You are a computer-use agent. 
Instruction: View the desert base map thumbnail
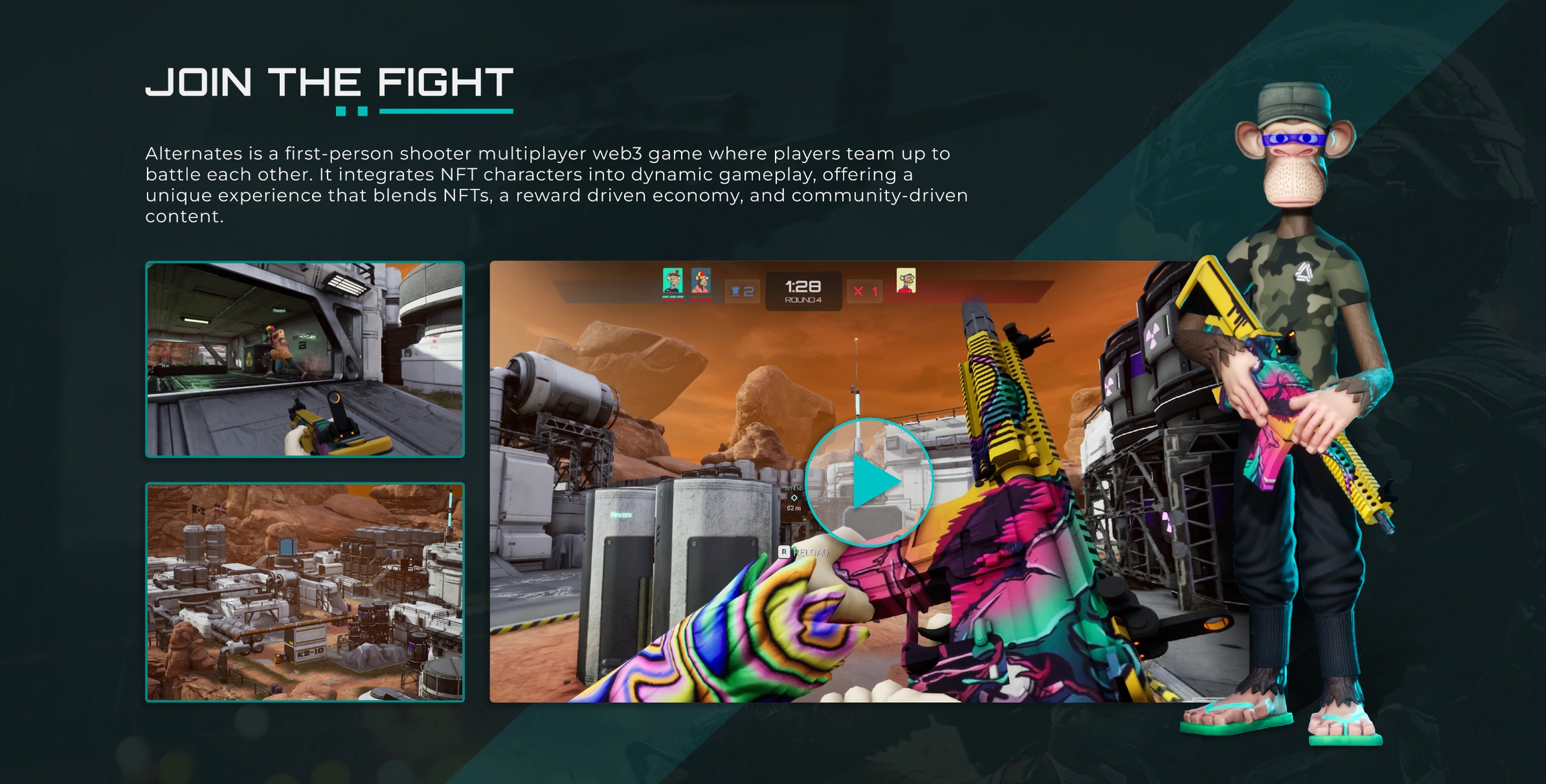(305, 592)
